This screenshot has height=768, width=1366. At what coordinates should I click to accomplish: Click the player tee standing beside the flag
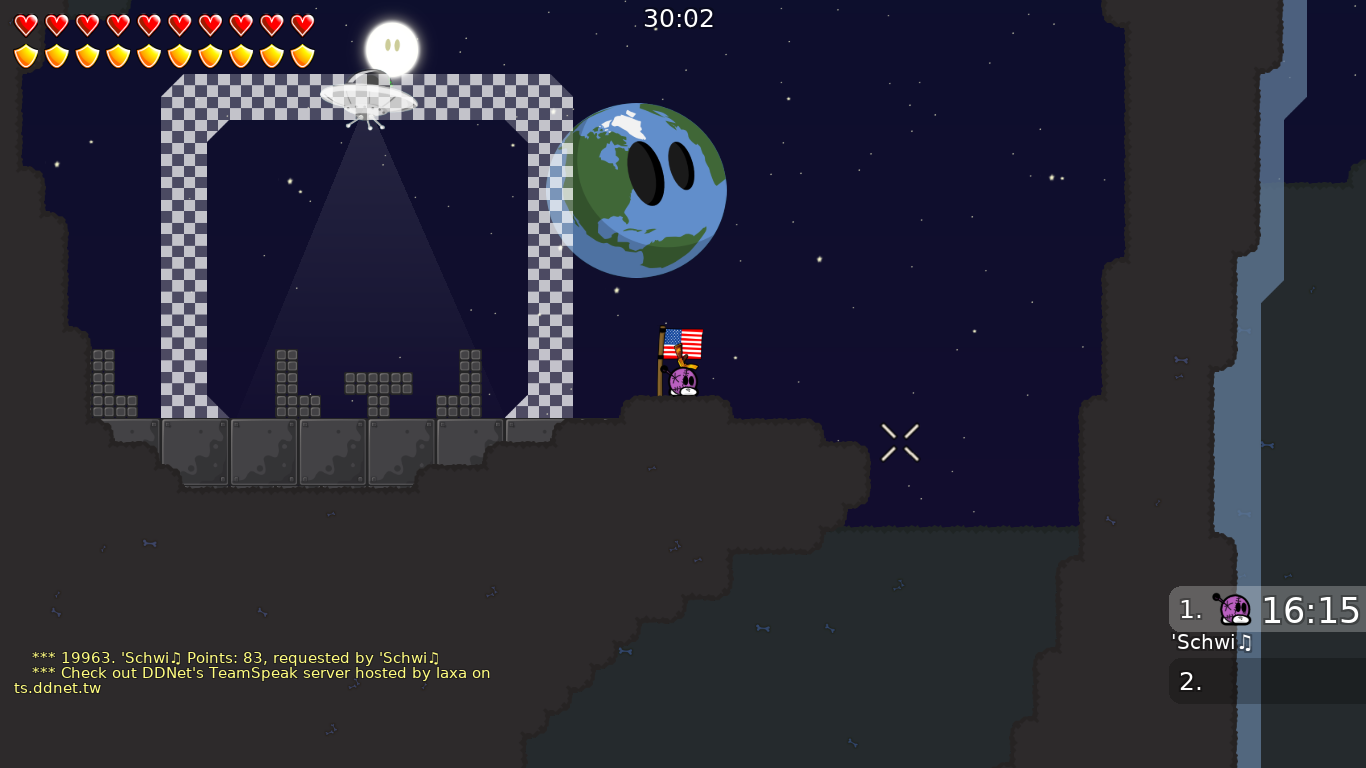684,380
